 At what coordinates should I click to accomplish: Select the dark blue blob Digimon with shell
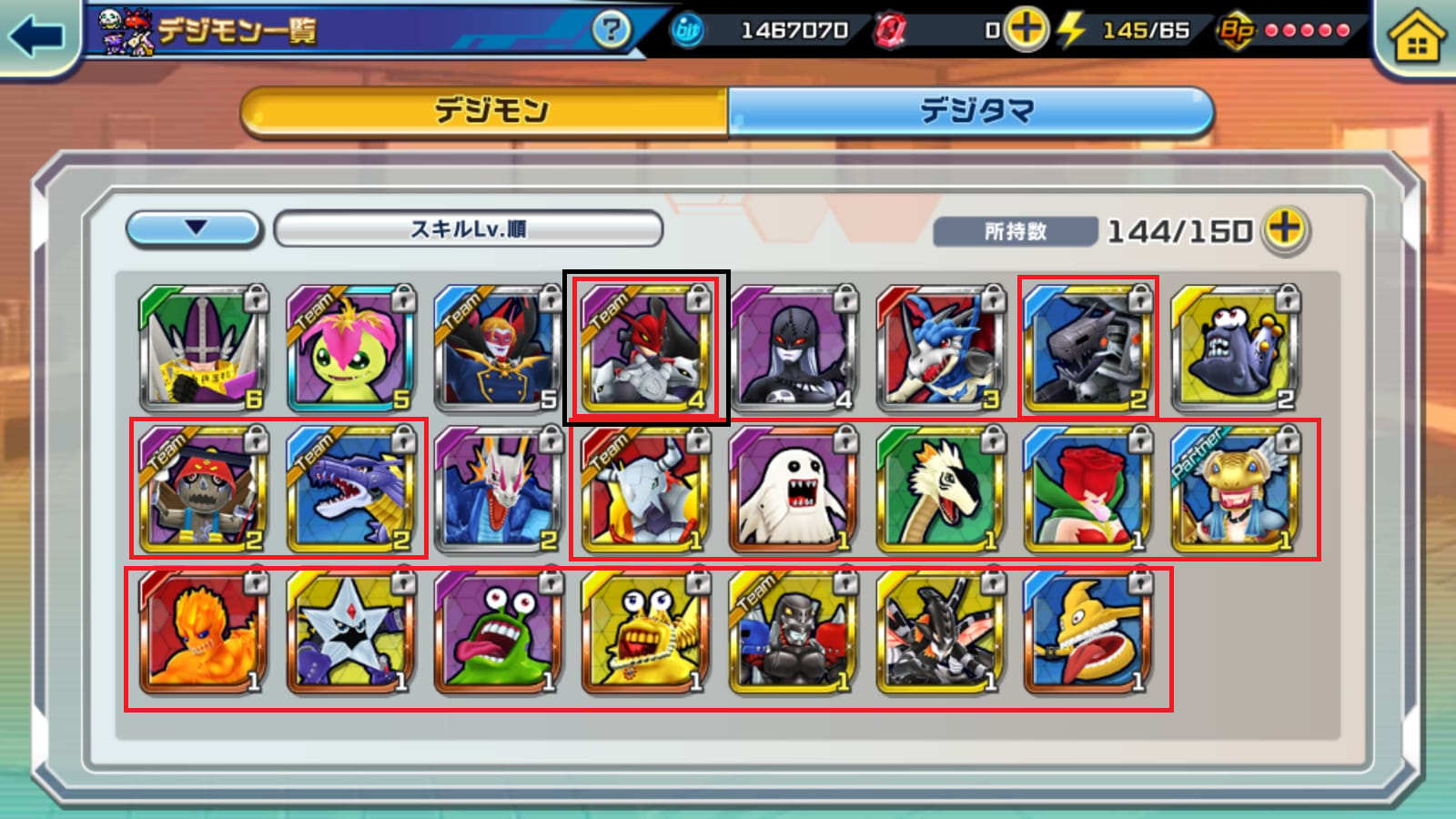pyautogui.click(x=1235, y=349)
